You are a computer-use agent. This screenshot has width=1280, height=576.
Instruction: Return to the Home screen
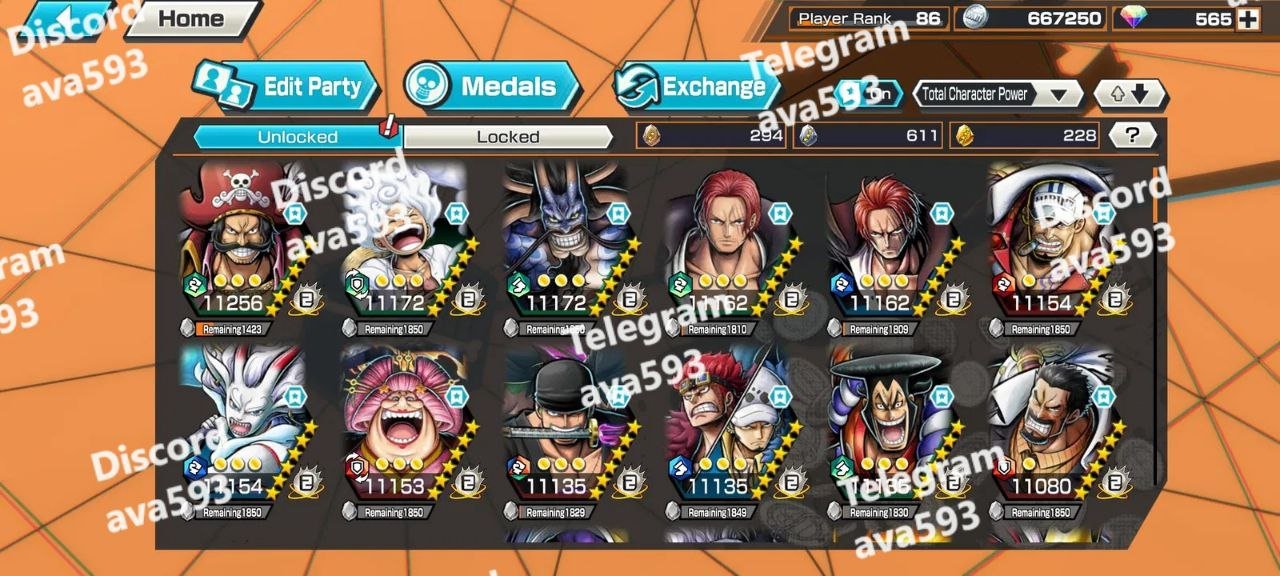coord(190,18)
